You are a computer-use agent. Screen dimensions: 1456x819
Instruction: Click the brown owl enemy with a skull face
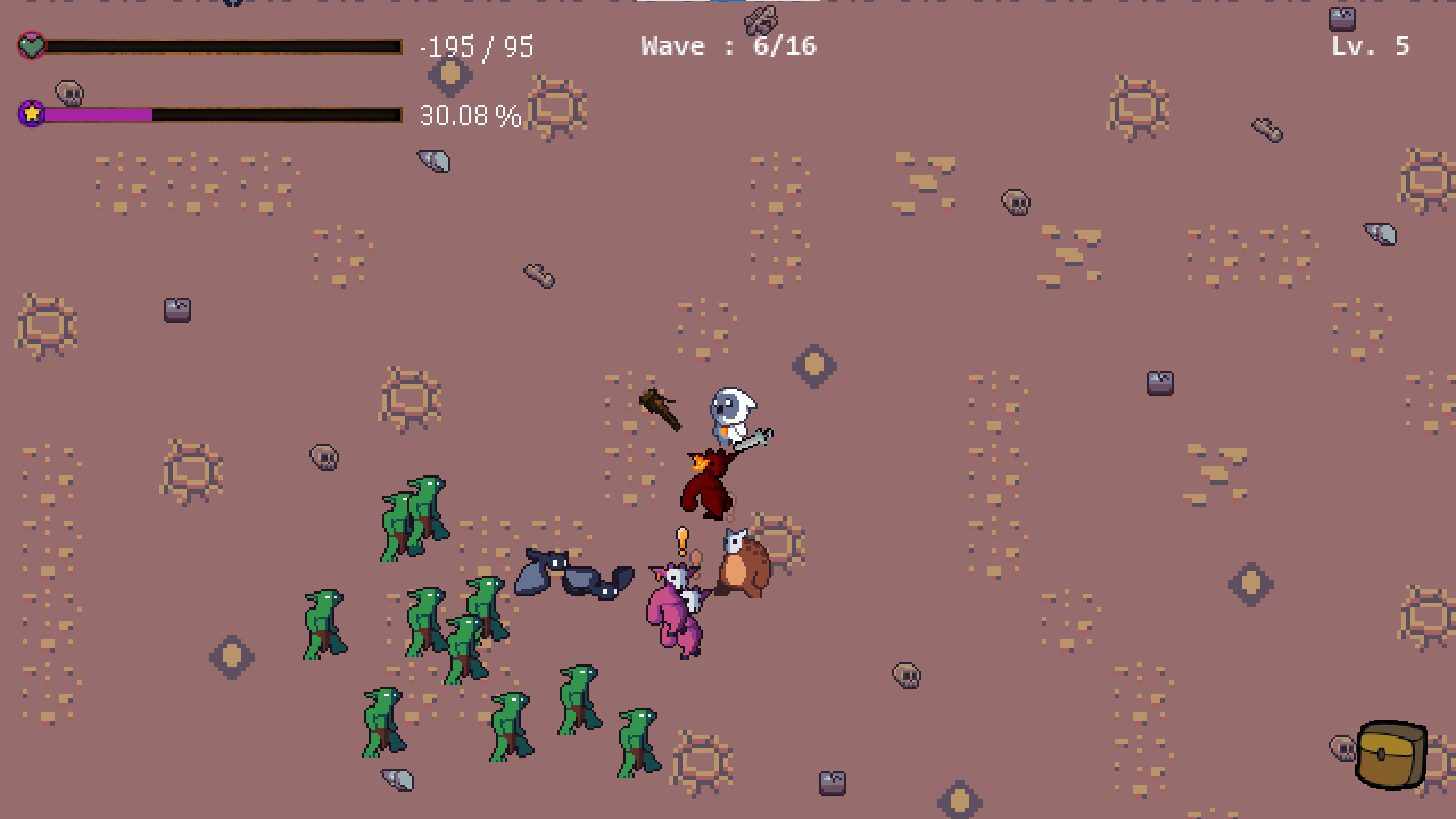click(743, 561)
